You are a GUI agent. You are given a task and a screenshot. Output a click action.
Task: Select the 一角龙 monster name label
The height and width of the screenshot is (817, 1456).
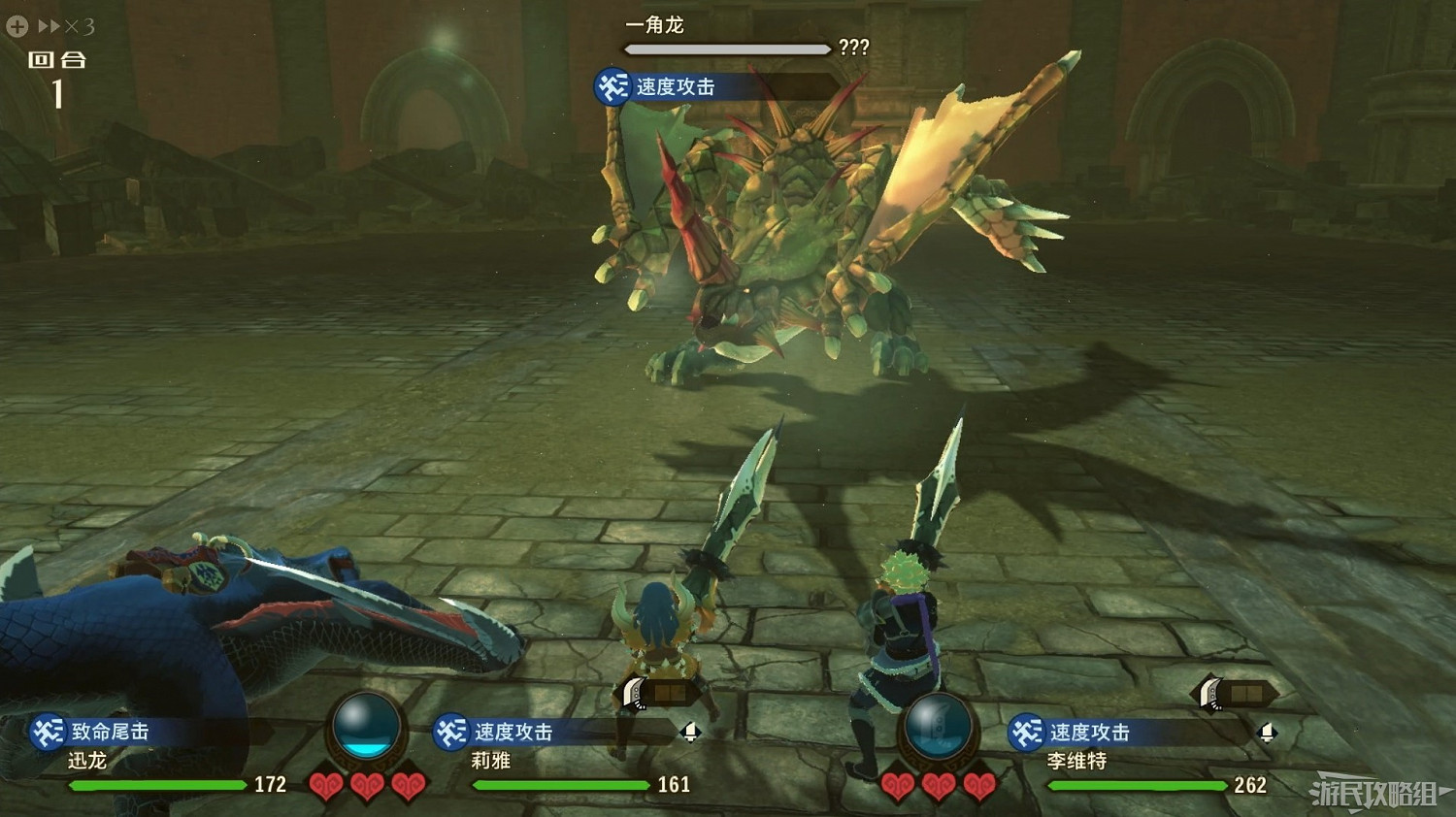click(x=655, y=26)
